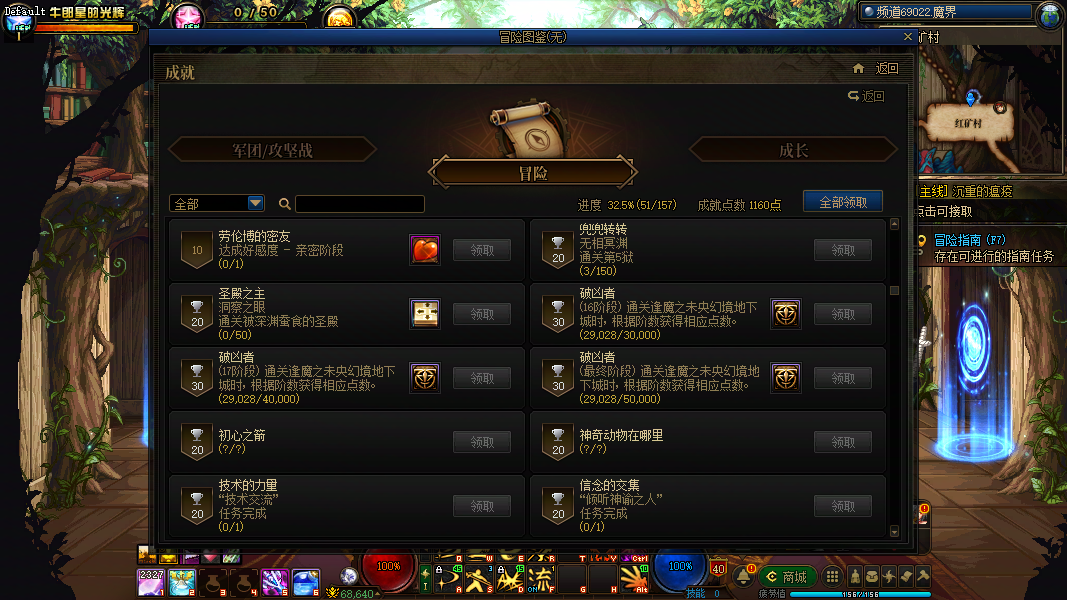The image size is (1067, 600).
Task: Focus the achievement search field
Action: [359, 204]
